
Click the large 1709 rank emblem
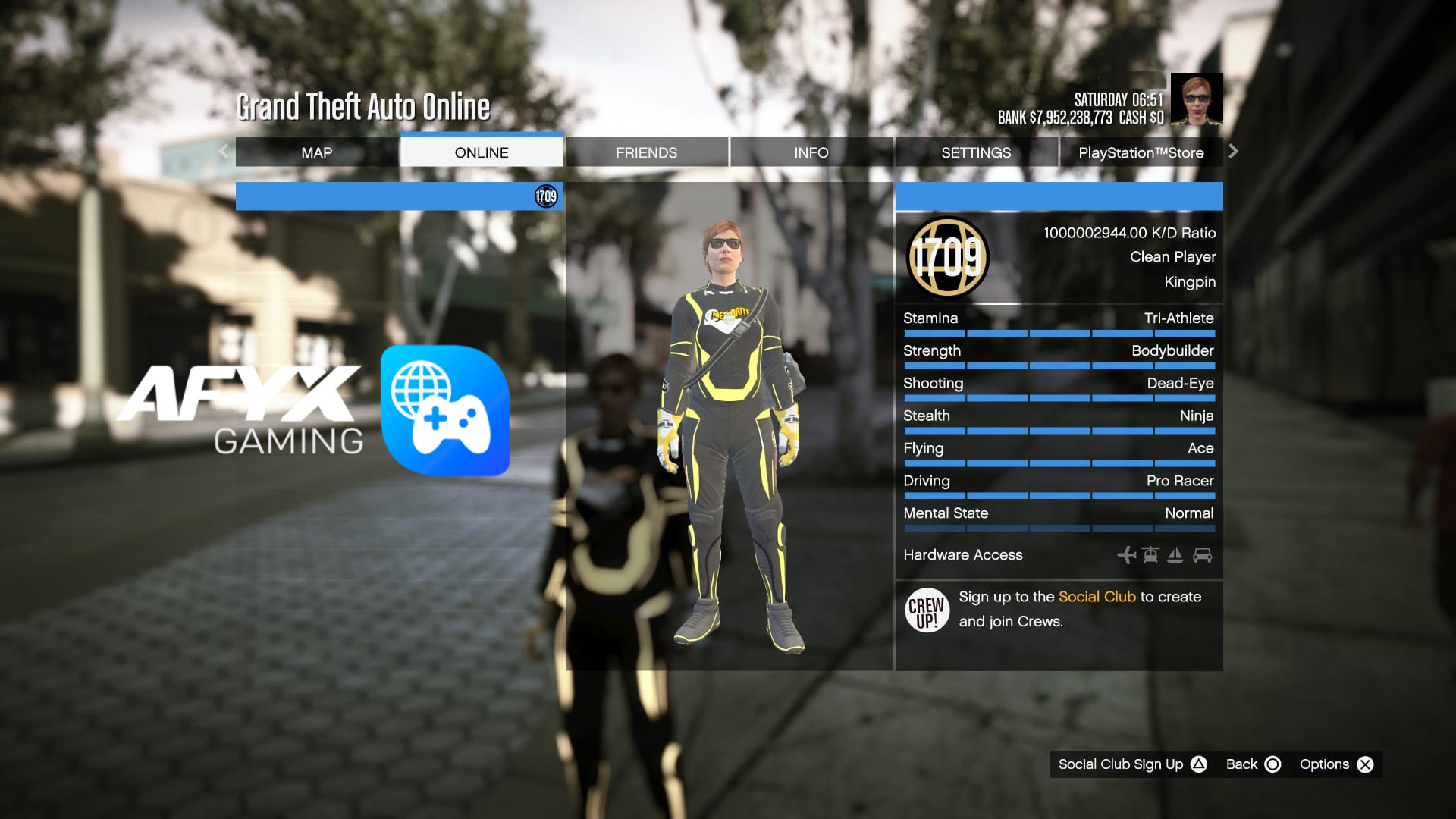tap(948, 258)
